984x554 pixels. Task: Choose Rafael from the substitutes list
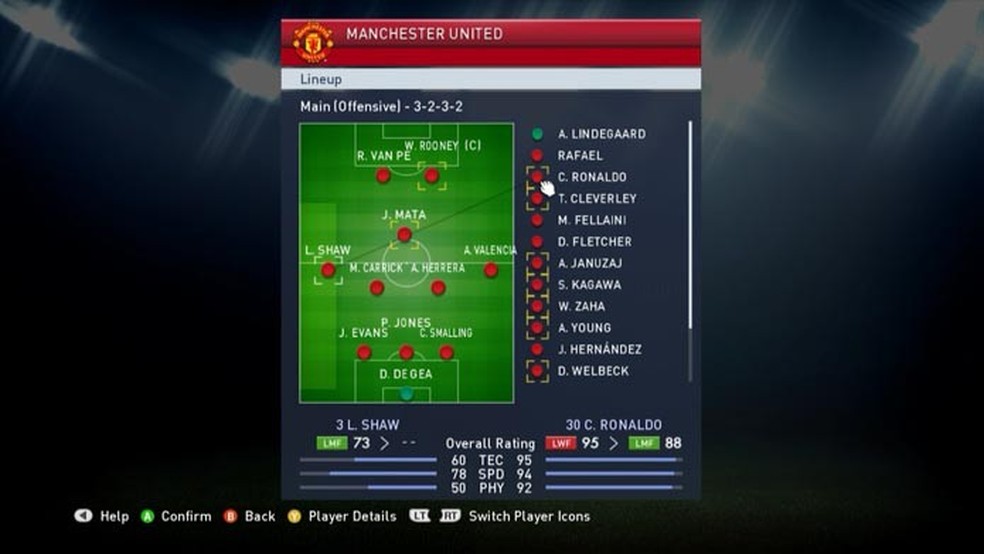580,156
